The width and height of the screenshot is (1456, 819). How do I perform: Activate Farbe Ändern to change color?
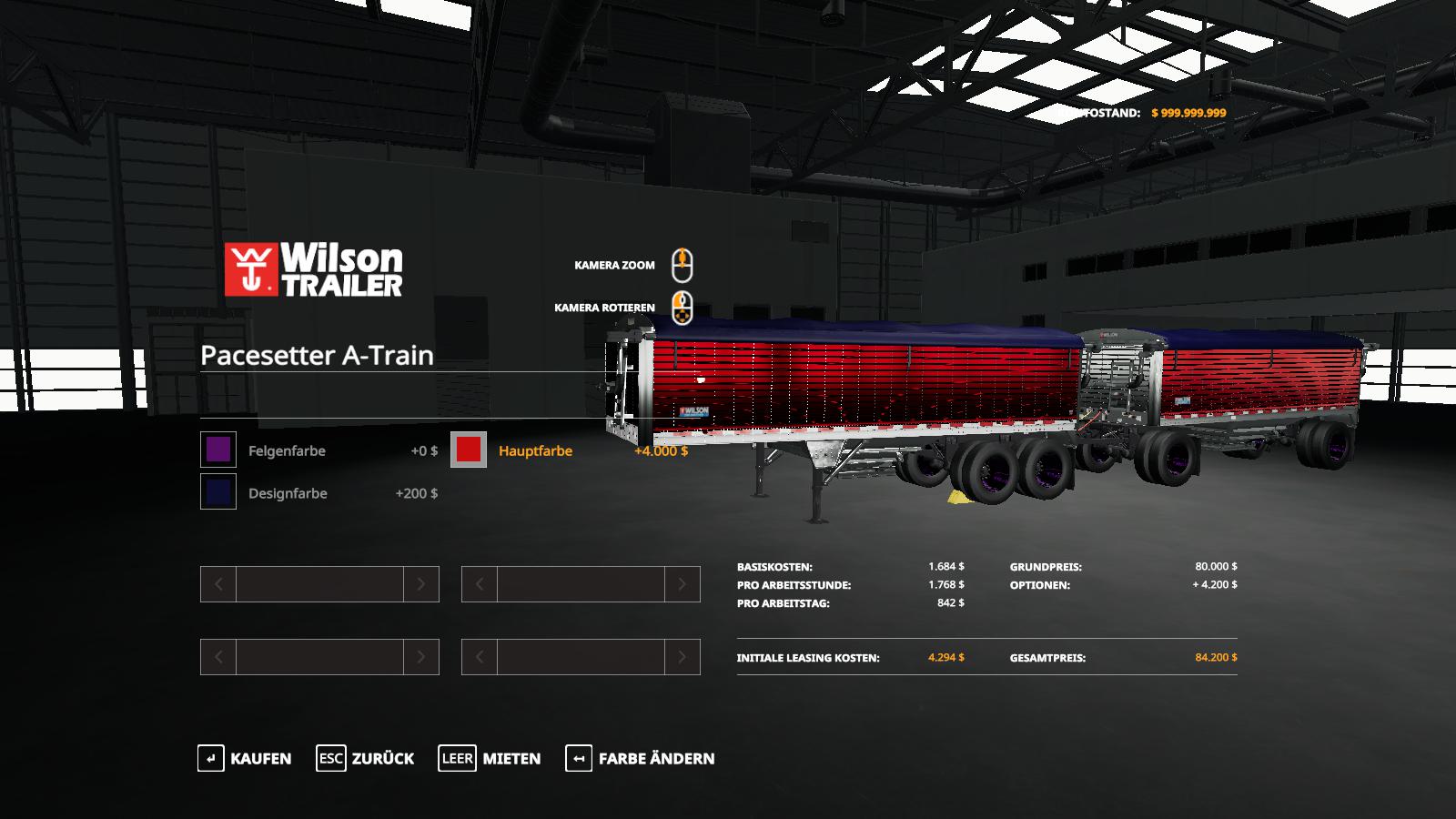(x=640, y=758)
